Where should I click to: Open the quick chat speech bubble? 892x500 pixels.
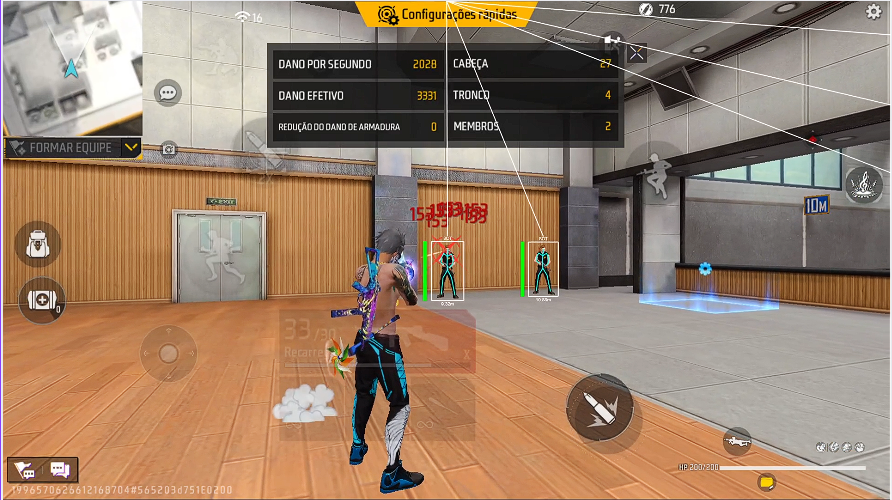tap(168, 93)
